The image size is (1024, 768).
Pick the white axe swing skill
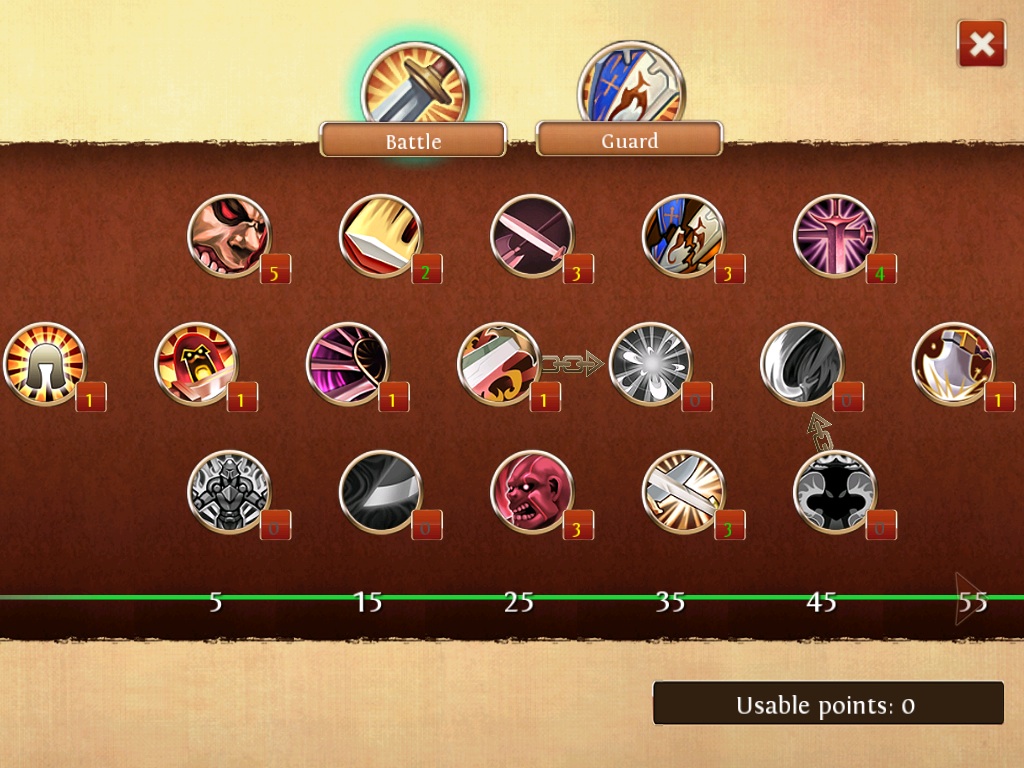click(953, 364)
